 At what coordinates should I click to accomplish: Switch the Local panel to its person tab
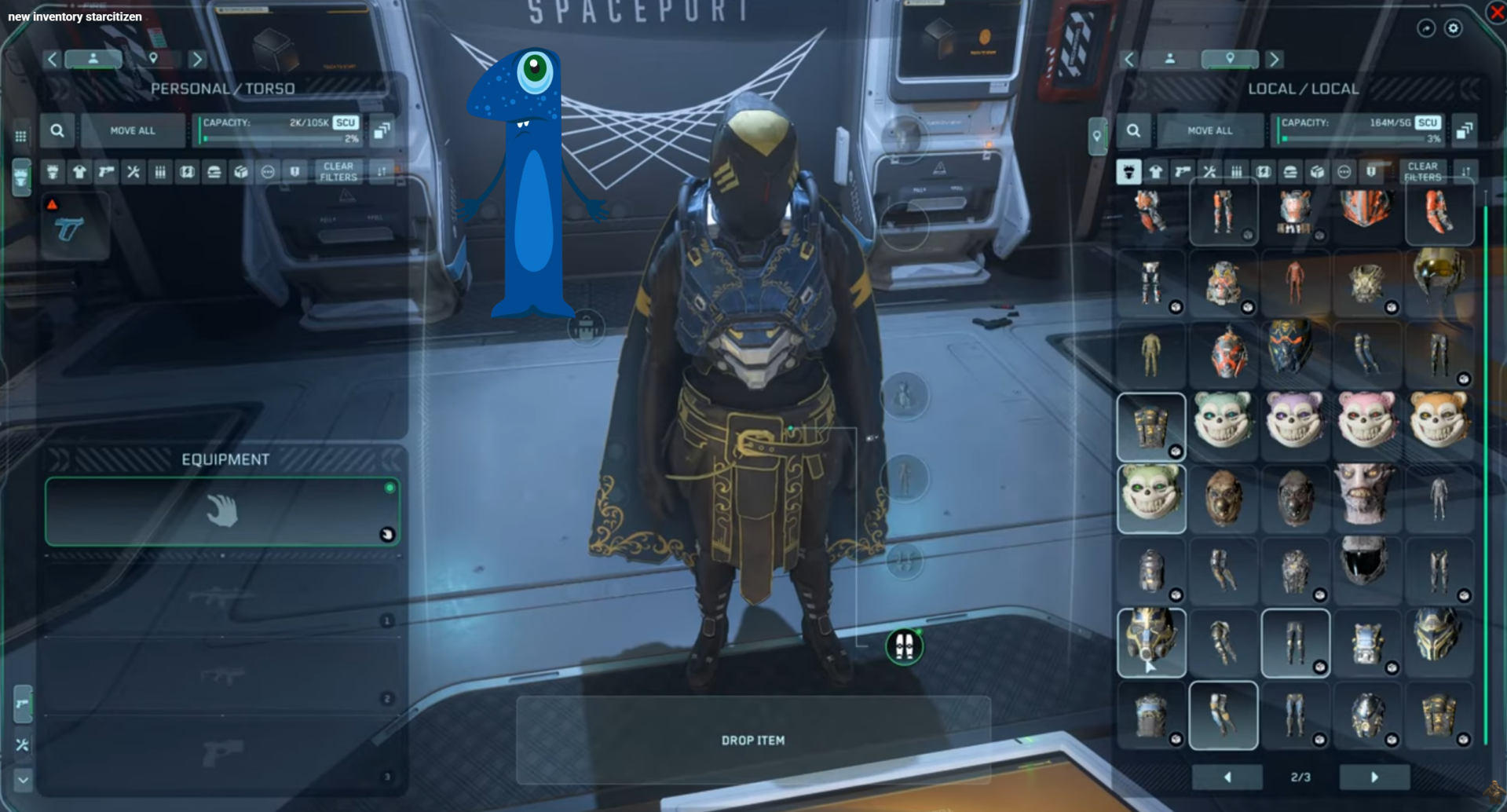click(x=1169, y=59)
